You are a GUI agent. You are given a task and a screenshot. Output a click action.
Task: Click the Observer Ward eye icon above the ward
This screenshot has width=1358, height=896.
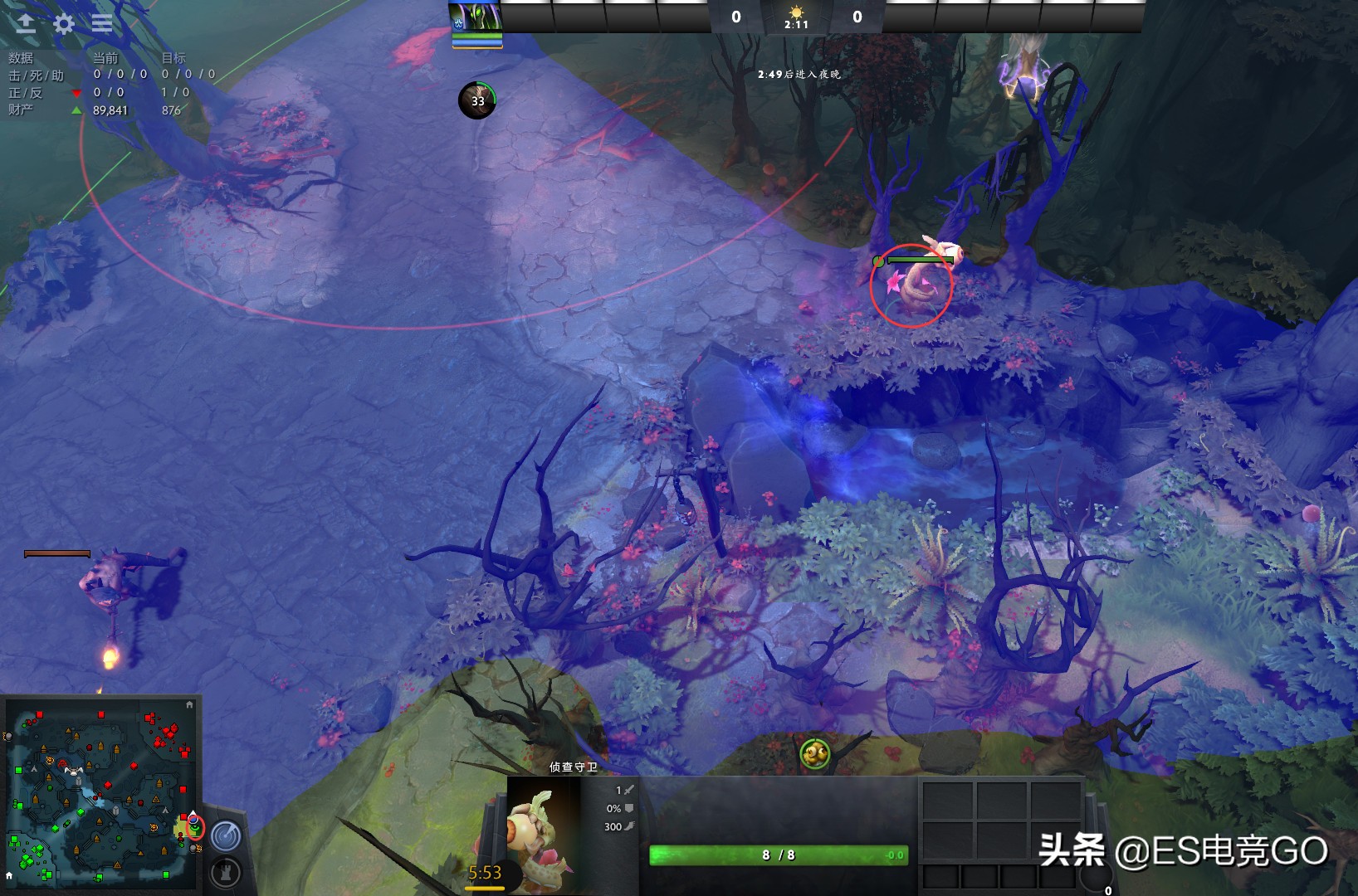point(816,753)
